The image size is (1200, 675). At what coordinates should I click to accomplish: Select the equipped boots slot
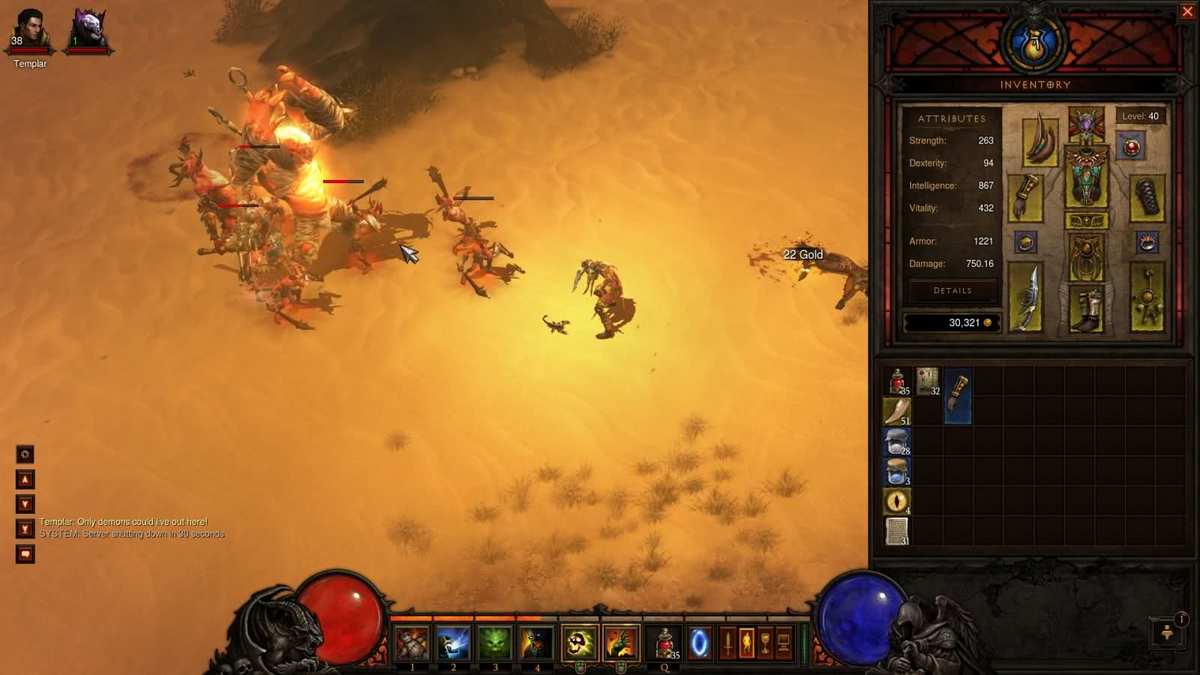(1086, 308)
